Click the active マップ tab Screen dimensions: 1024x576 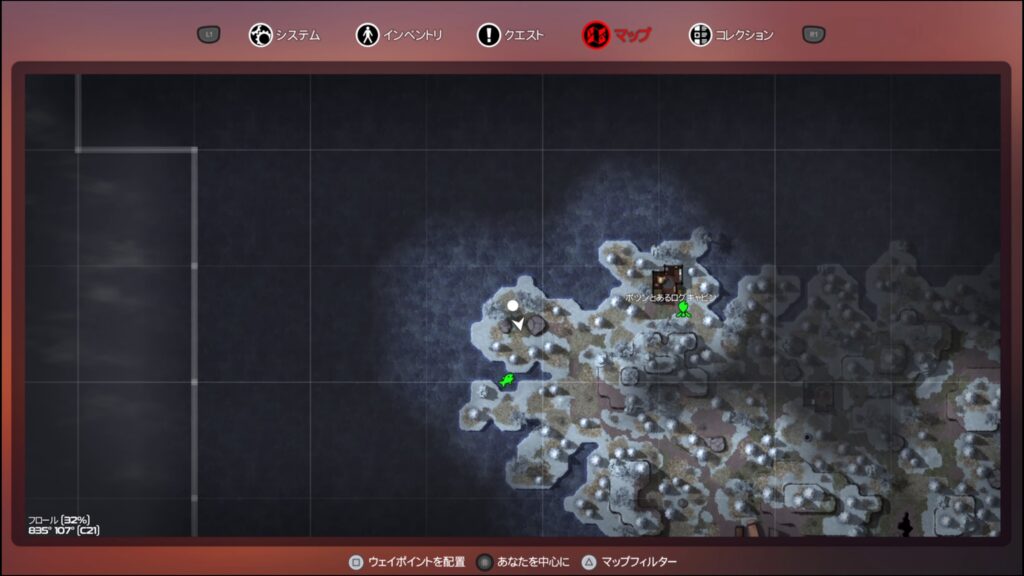[x=617, y=35]
